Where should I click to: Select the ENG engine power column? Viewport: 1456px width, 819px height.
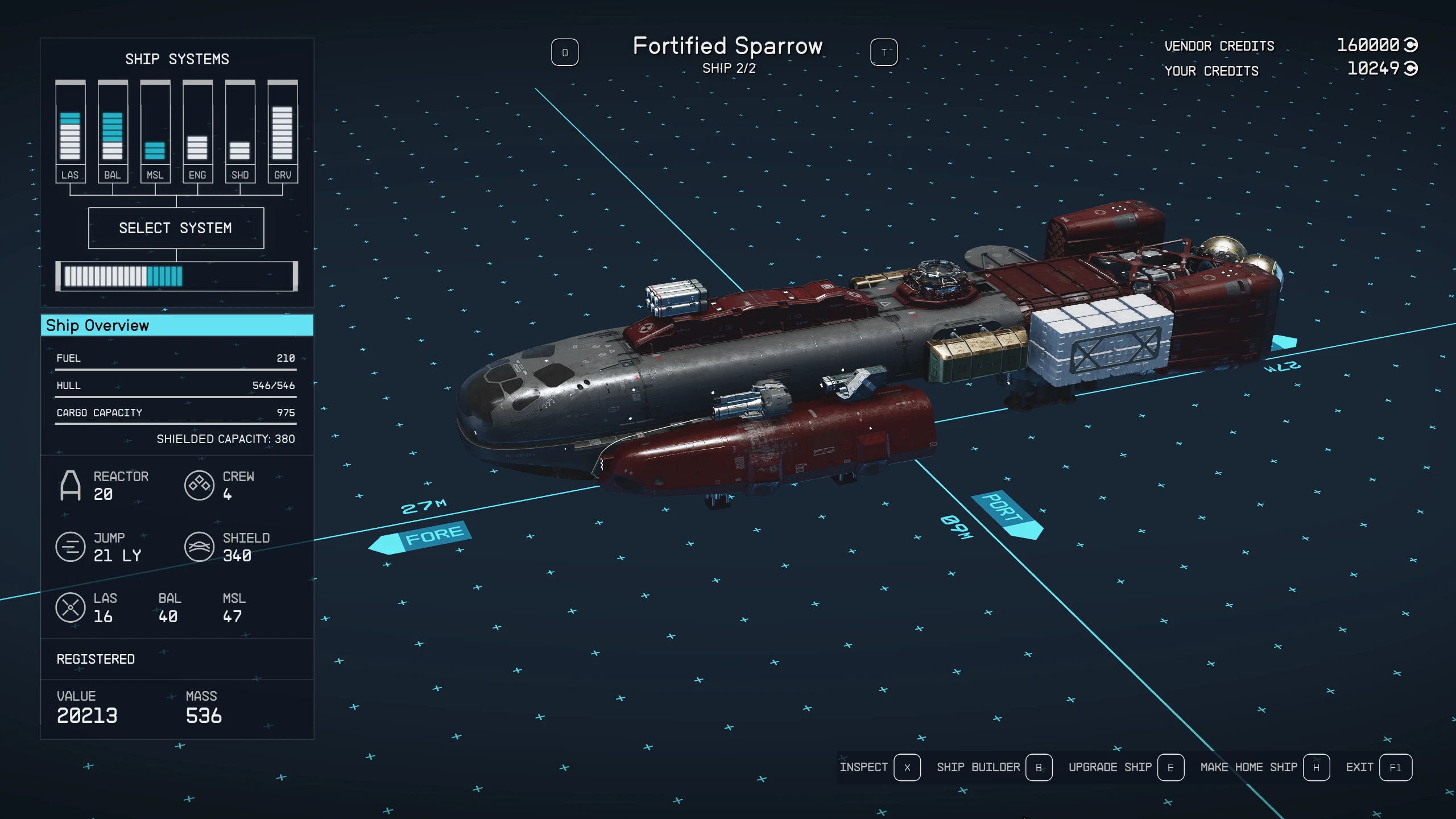[x=197, y=132]
